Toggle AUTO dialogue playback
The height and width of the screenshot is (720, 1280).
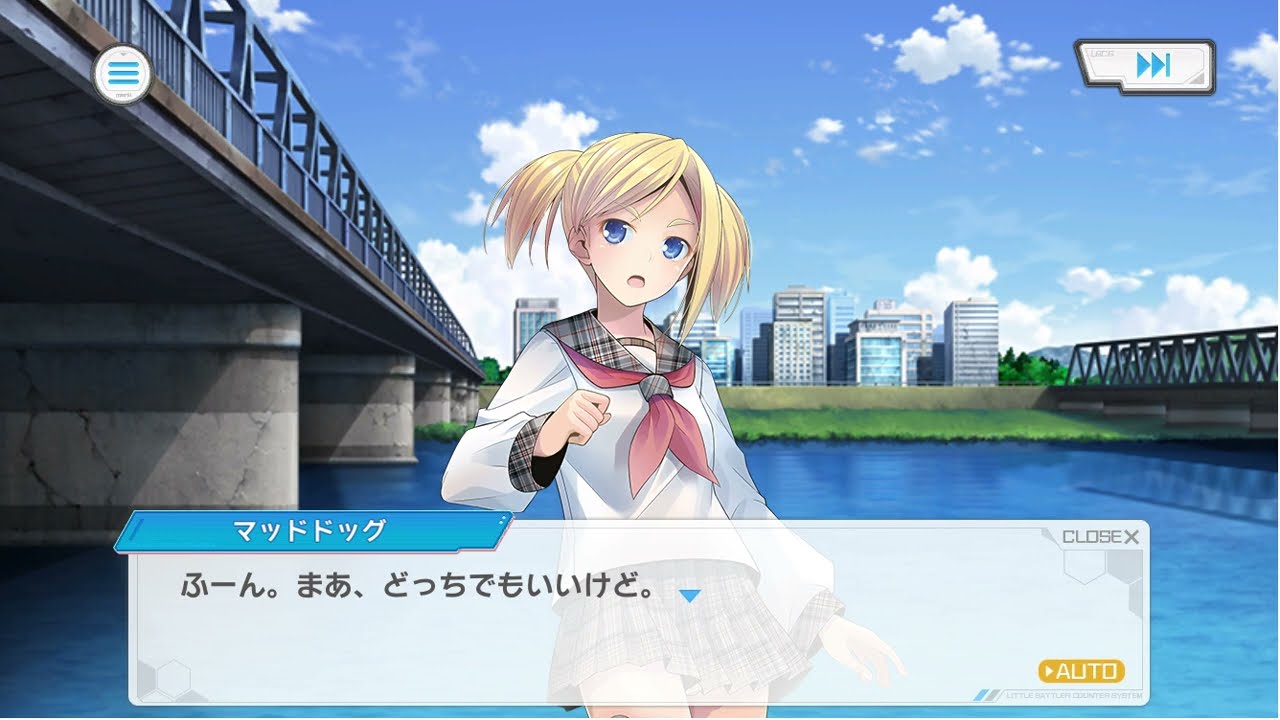point(1081,671)
